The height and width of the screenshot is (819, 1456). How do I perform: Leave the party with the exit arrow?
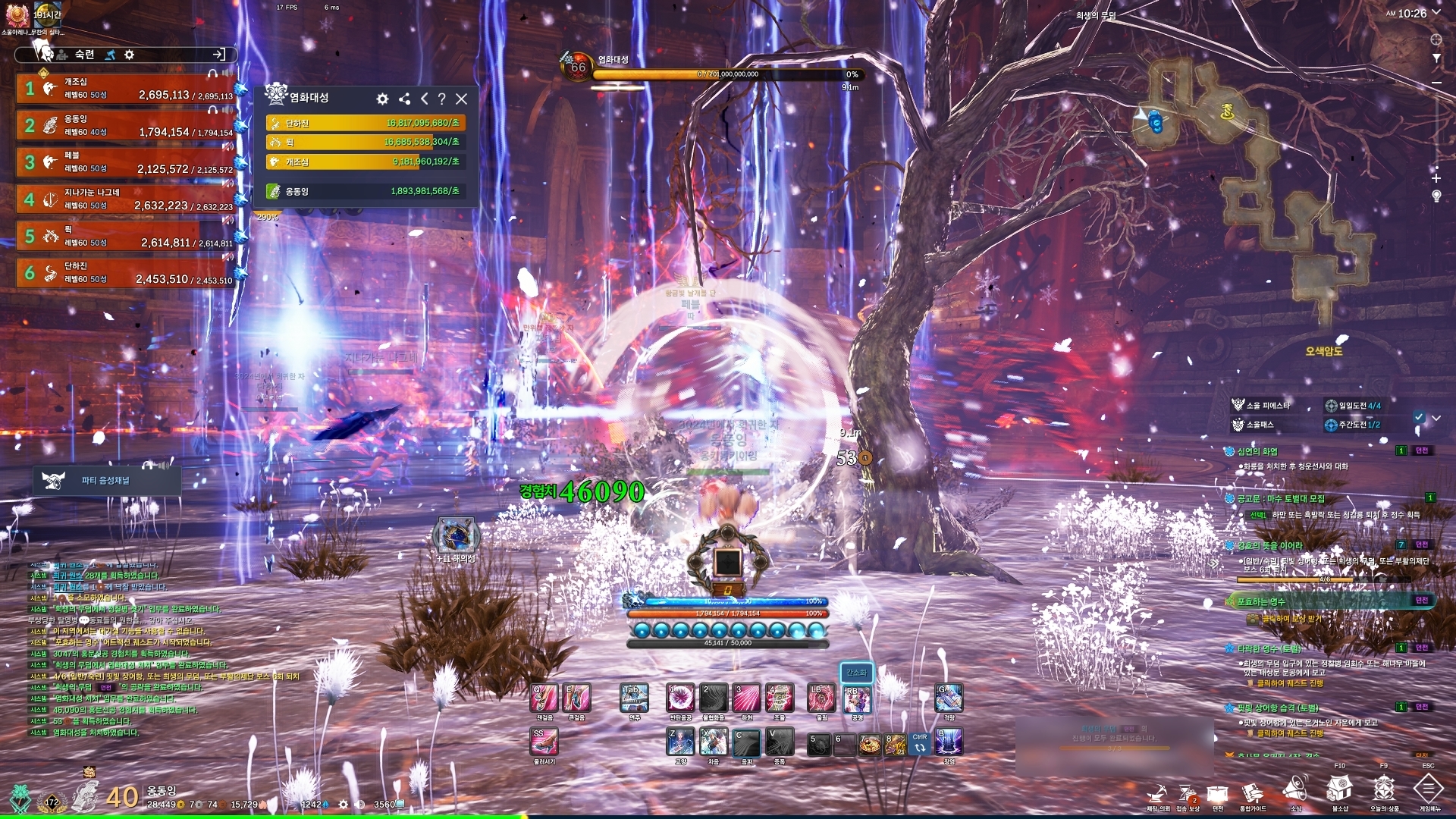(x=219, y=54)
